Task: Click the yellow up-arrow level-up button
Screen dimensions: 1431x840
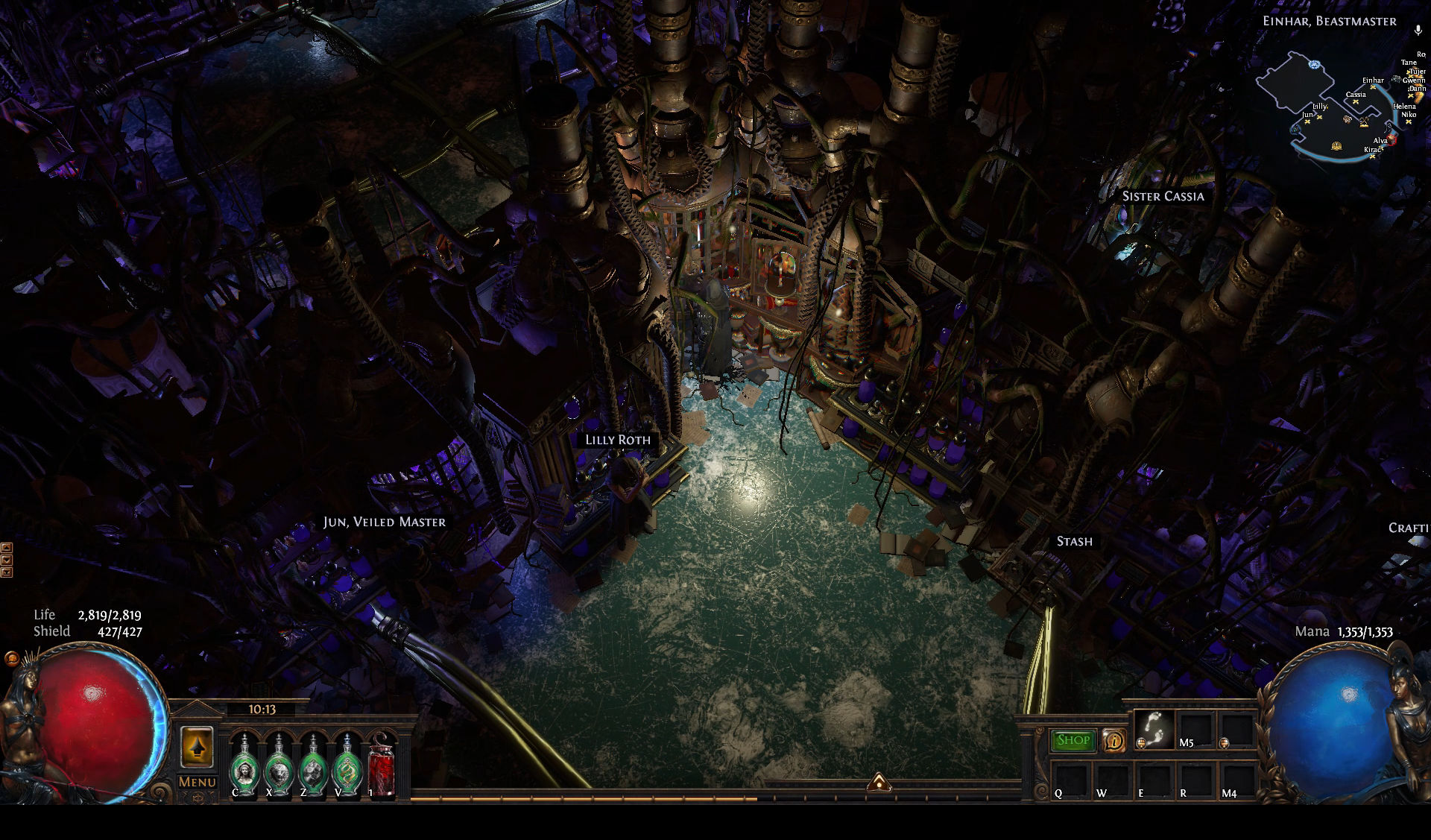Action: tap(197, 746)
